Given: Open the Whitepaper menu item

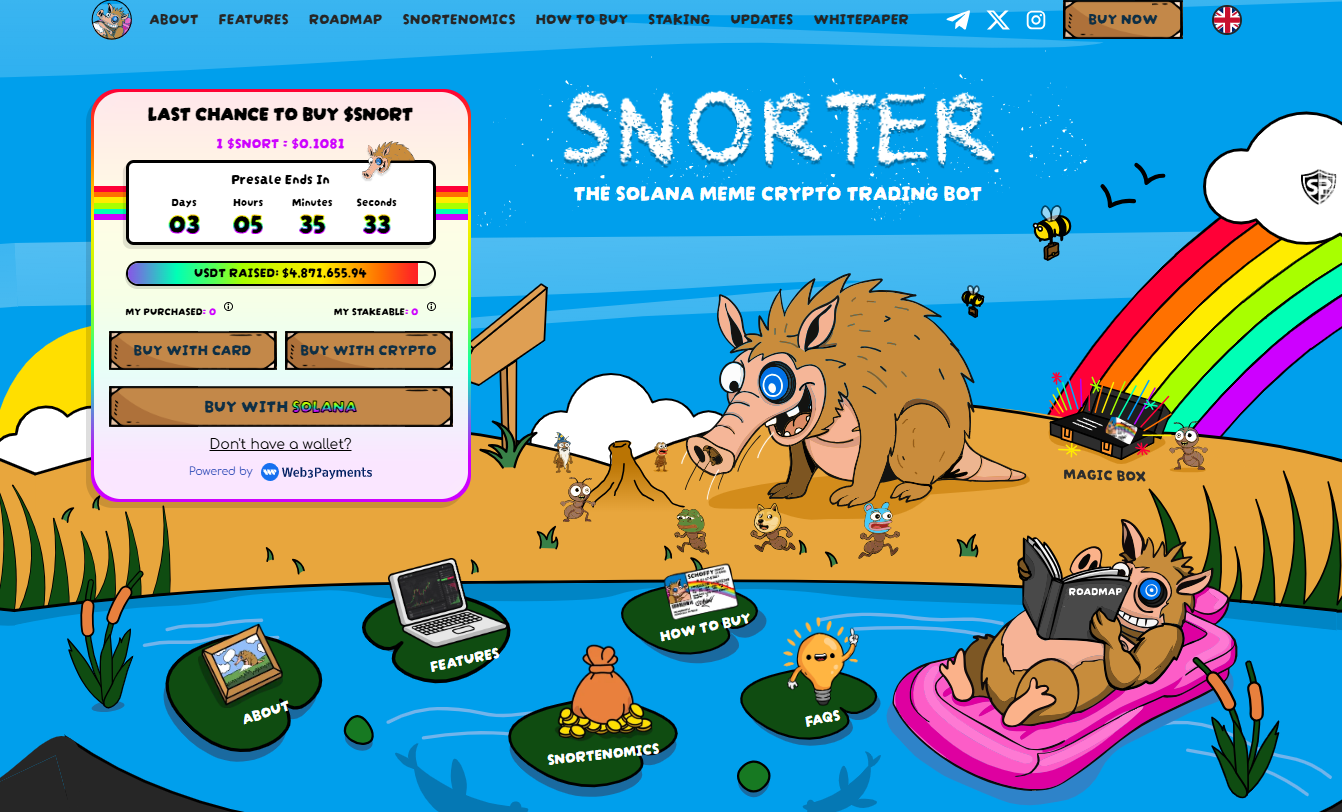Looking at the screenshot, I should coord(860,19).
